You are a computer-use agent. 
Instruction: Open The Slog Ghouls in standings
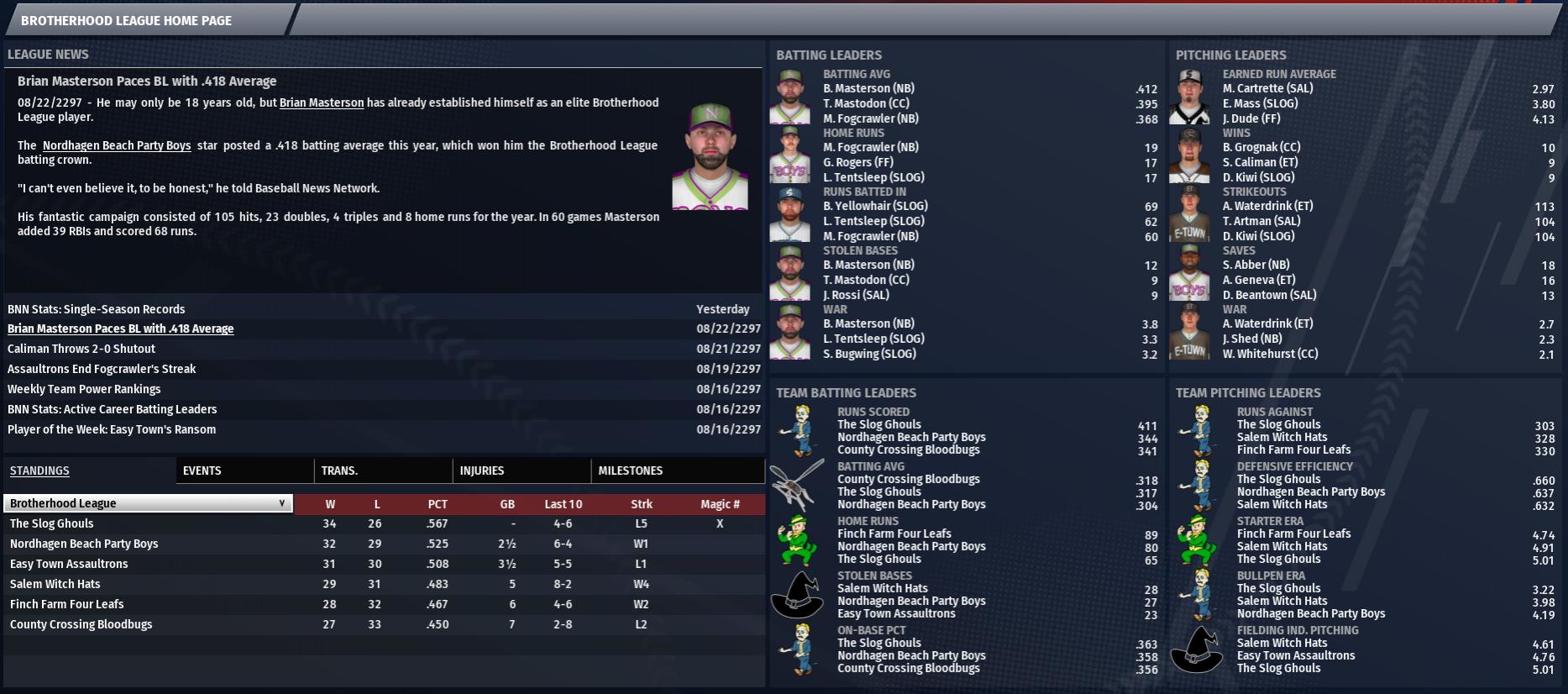[52, 523]
